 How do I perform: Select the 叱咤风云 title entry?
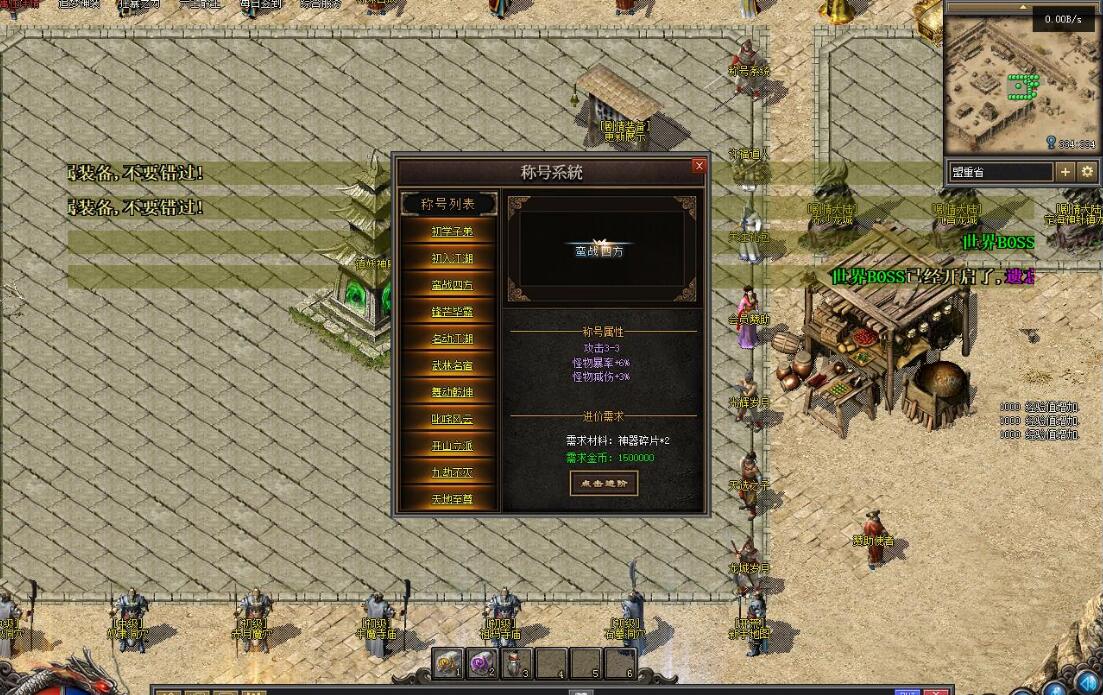pyautogui.click(x=451, y=419)
